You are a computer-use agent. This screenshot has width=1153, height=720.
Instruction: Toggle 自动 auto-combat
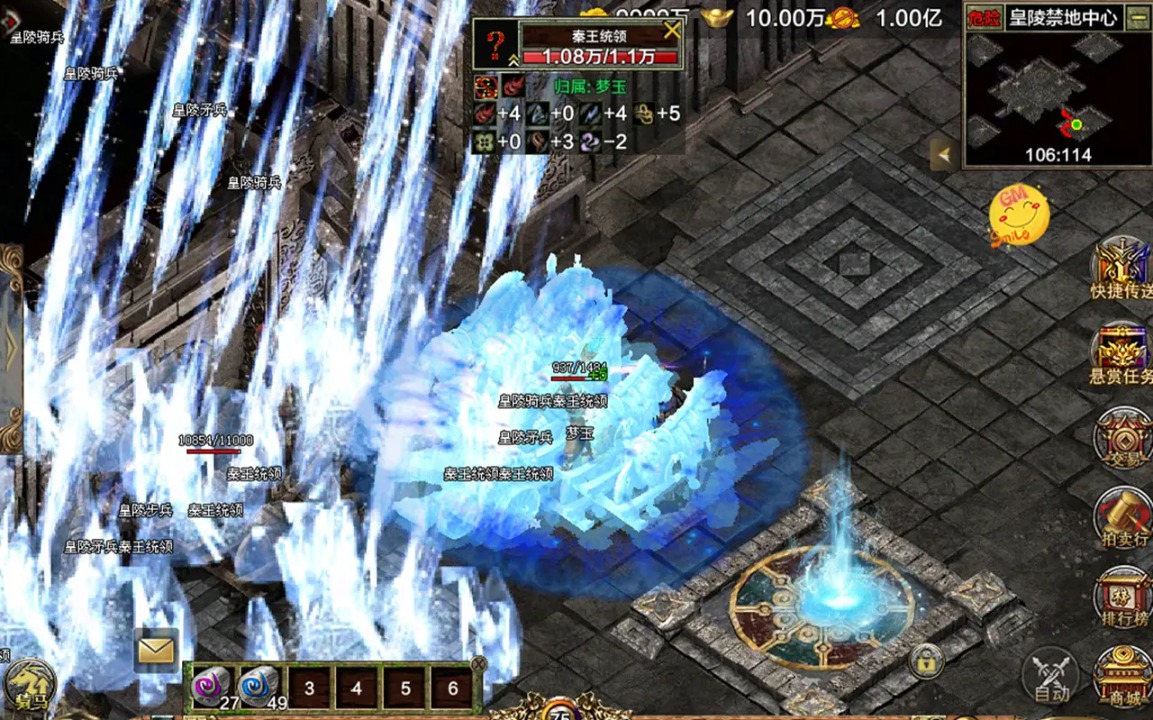coord(1050,675)
